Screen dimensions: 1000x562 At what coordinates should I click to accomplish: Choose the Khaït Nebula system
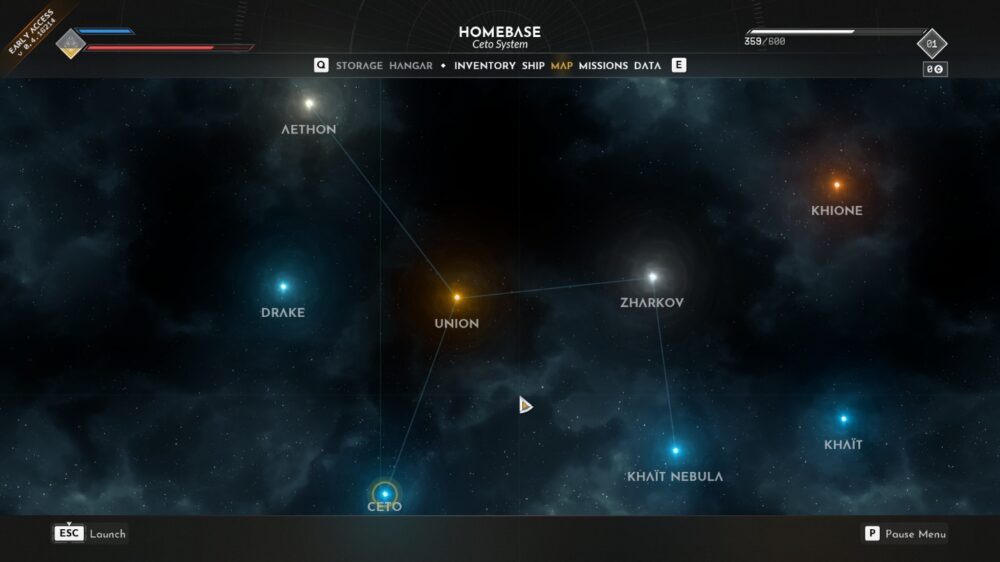click(x=675, y=450)
